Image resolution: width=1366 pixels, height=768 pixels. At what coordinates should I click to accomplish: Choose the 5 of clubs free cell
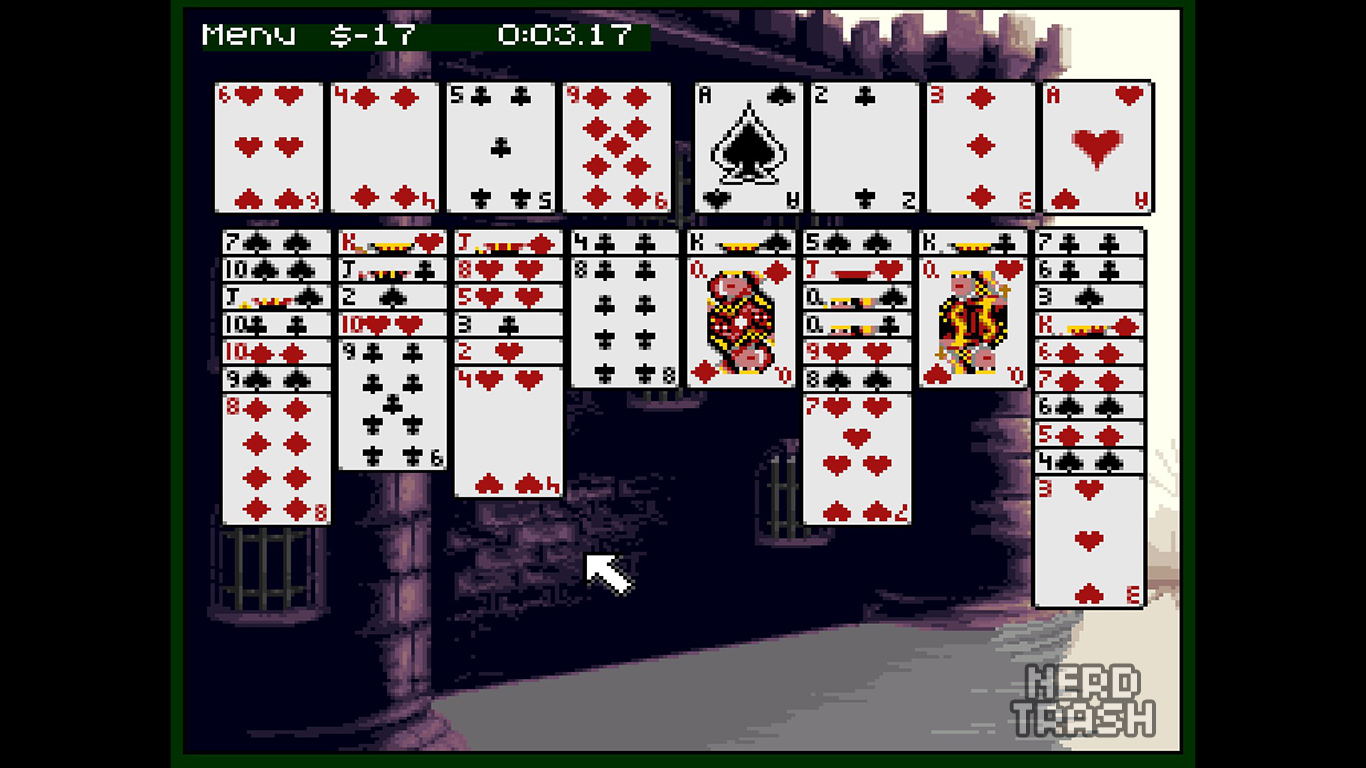point(500,147)
